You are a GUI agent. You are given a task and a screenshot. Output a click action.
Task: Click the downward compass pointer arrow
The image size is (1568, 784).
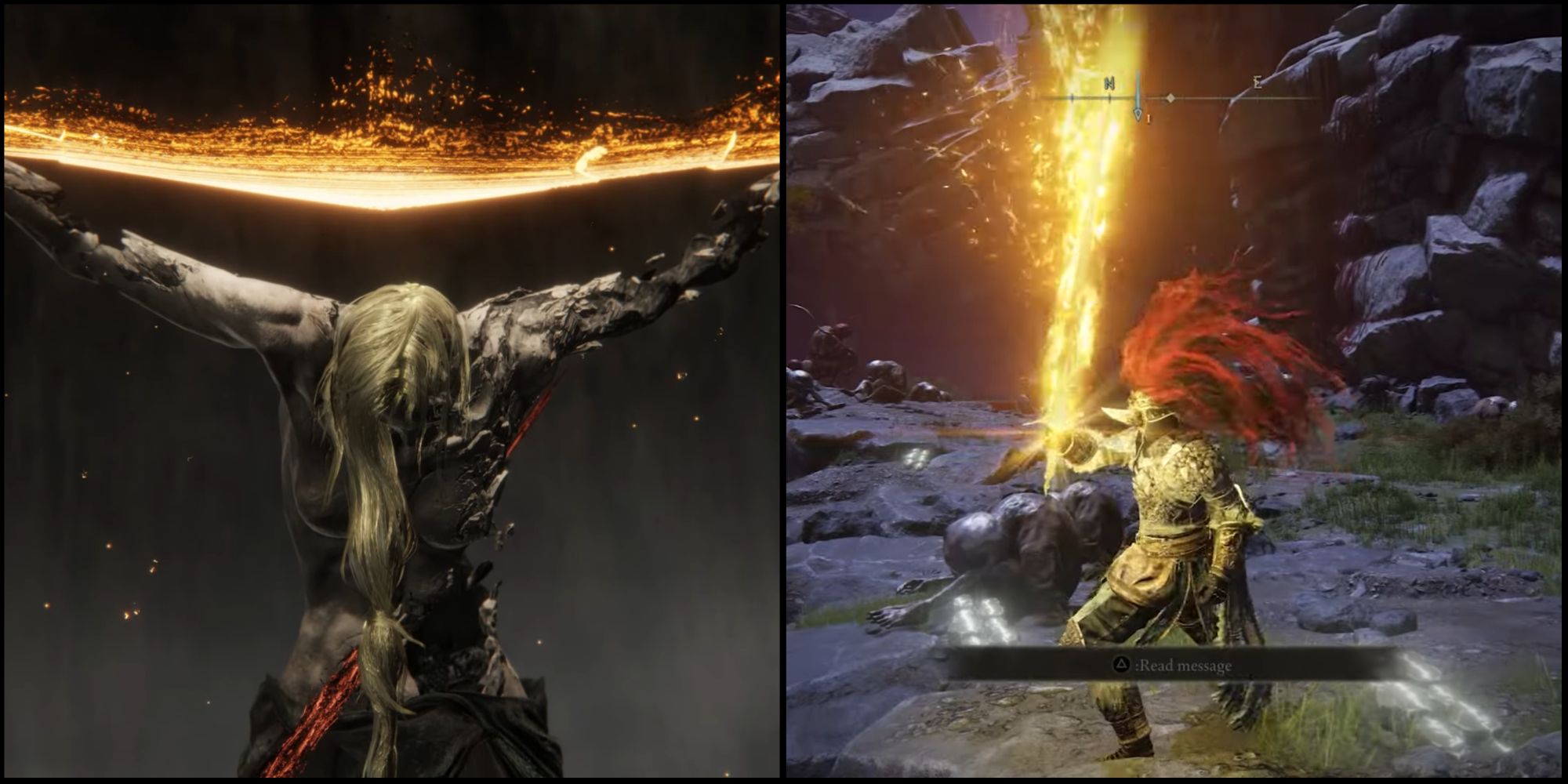click(x=1138, y=114)
